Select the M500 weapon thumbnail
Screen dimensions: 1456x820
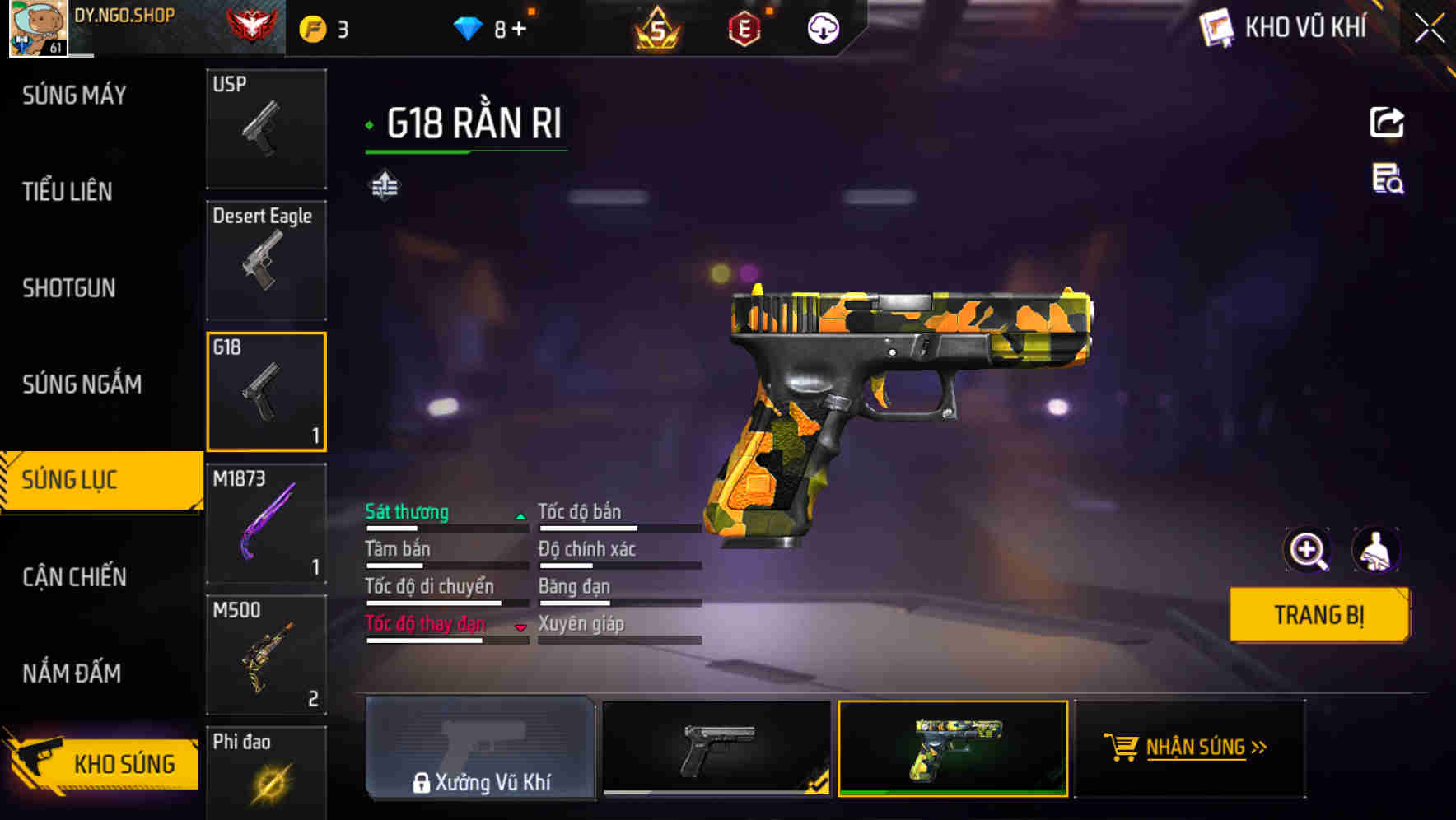tap(265, 655)
